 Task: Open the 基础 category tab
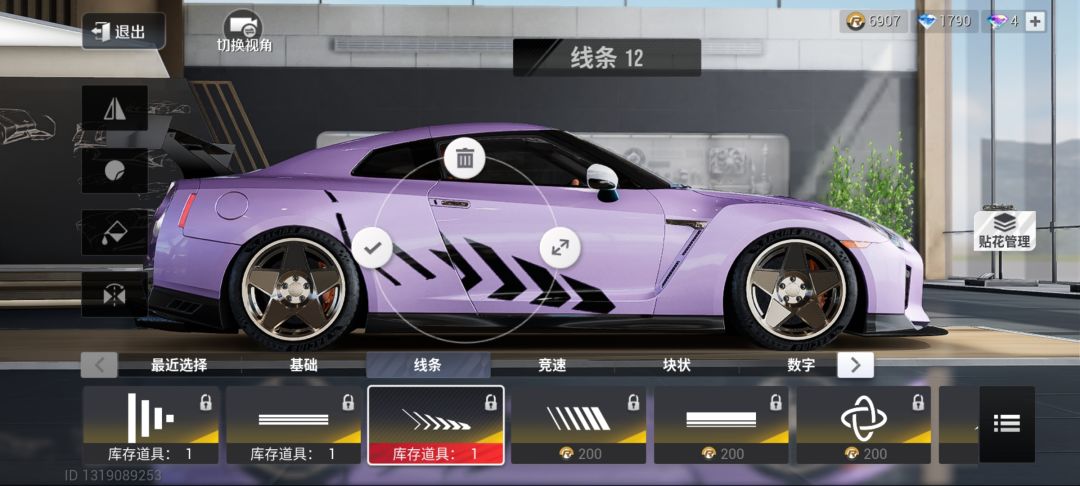(x=303, y=365)
